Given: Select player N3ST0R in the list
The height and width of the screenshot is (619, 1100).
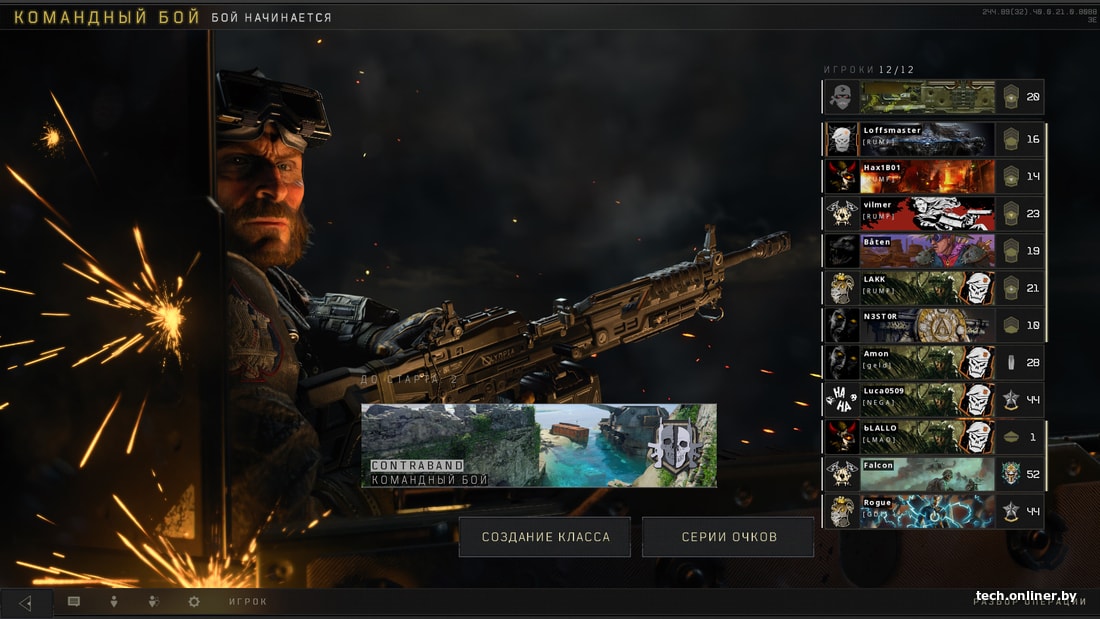Looking at the screenshot, I should [x=928, y=325].
